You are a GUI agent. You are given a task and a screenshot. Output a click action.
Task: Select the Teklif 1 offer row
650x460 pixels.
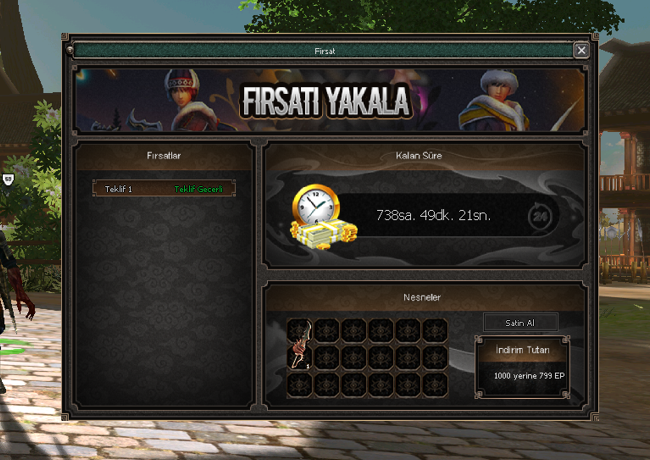point(164,188)
